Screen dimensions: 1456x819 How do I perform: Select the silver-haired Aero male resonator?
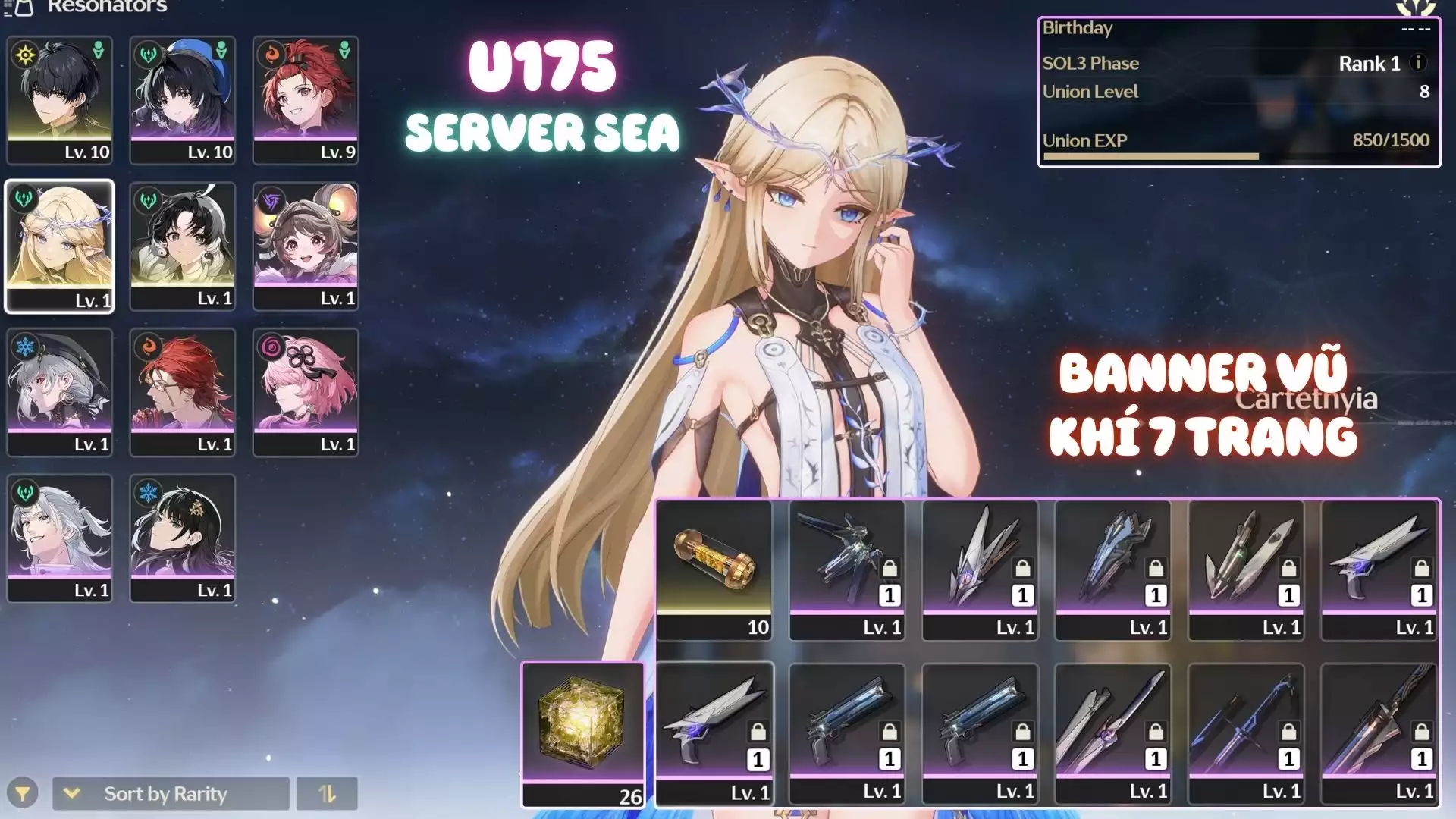coord(59,538)
